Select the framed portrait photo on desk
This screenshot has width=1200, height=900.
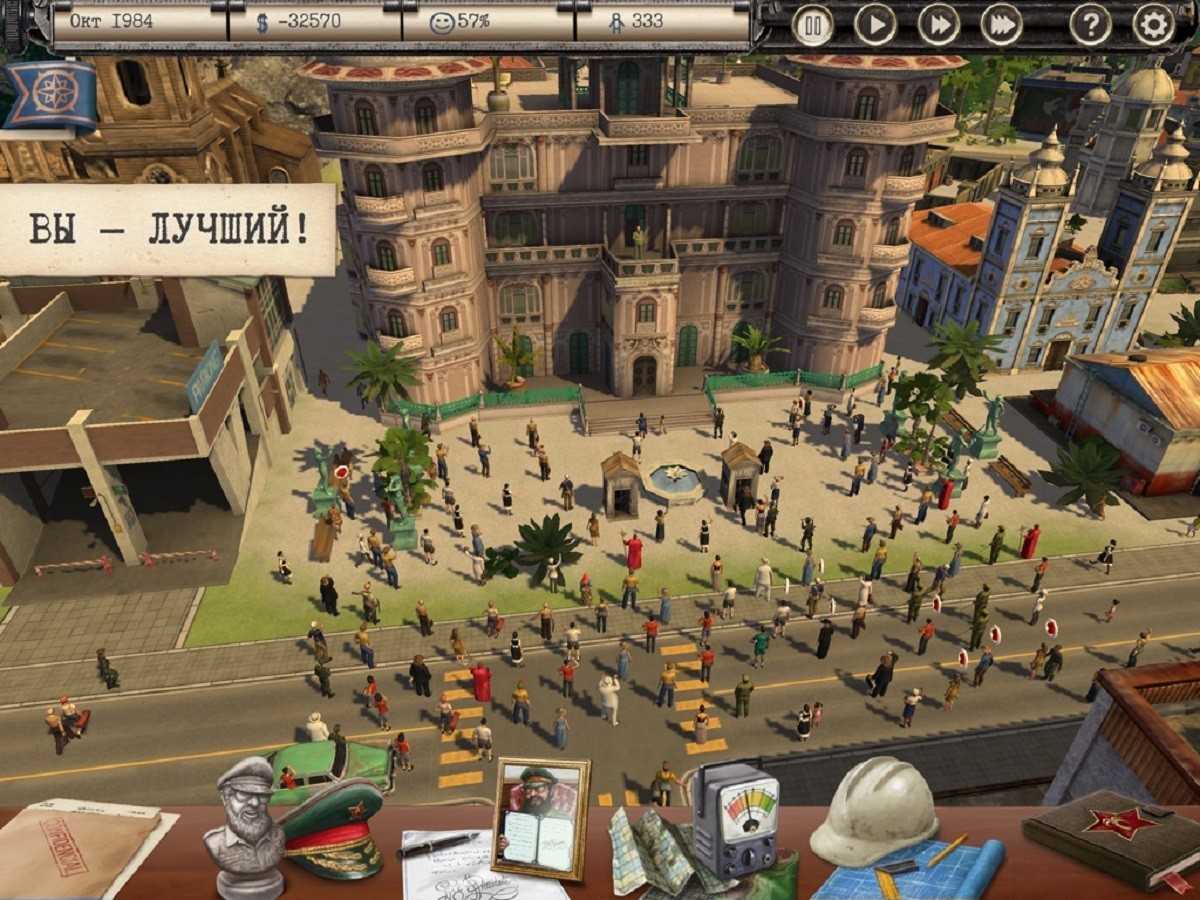click(x=541, y=817)
